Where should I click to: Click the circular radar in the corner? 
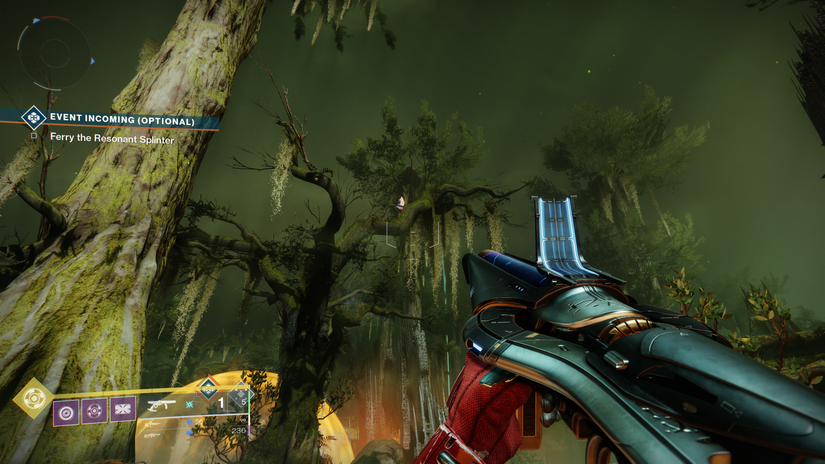(x=55, y=51)
